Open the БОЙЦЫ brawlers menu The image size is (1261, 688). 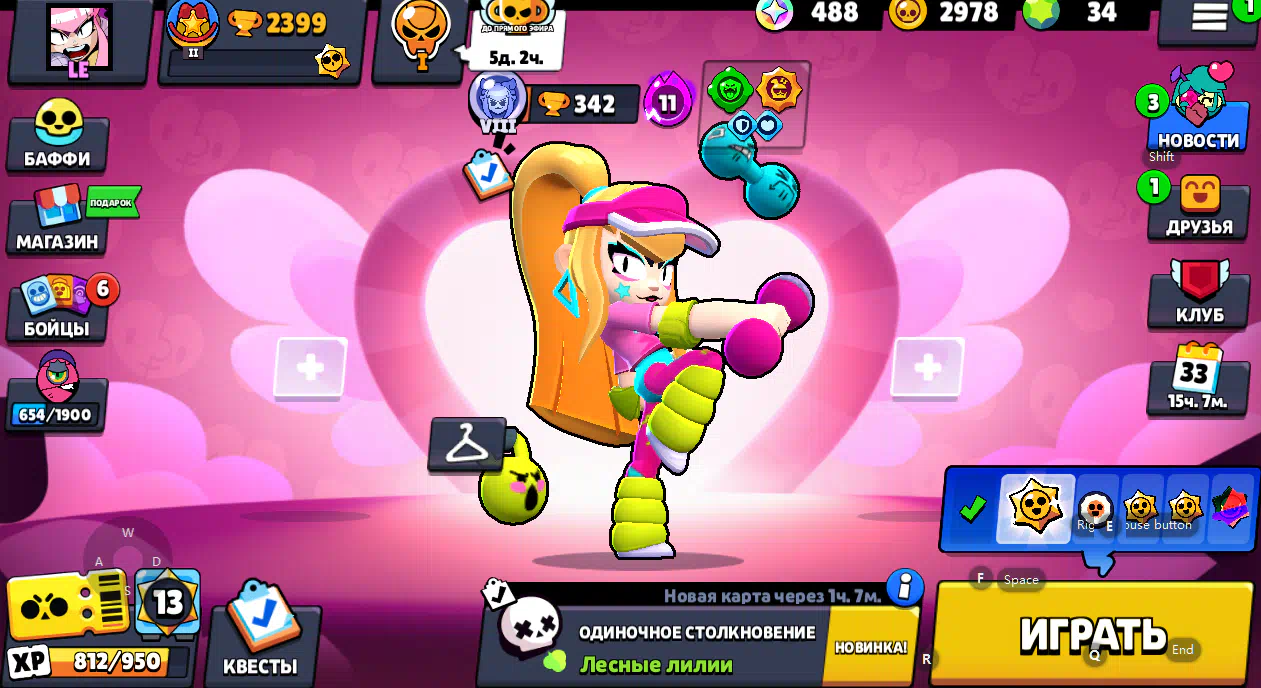coord(58,308)
